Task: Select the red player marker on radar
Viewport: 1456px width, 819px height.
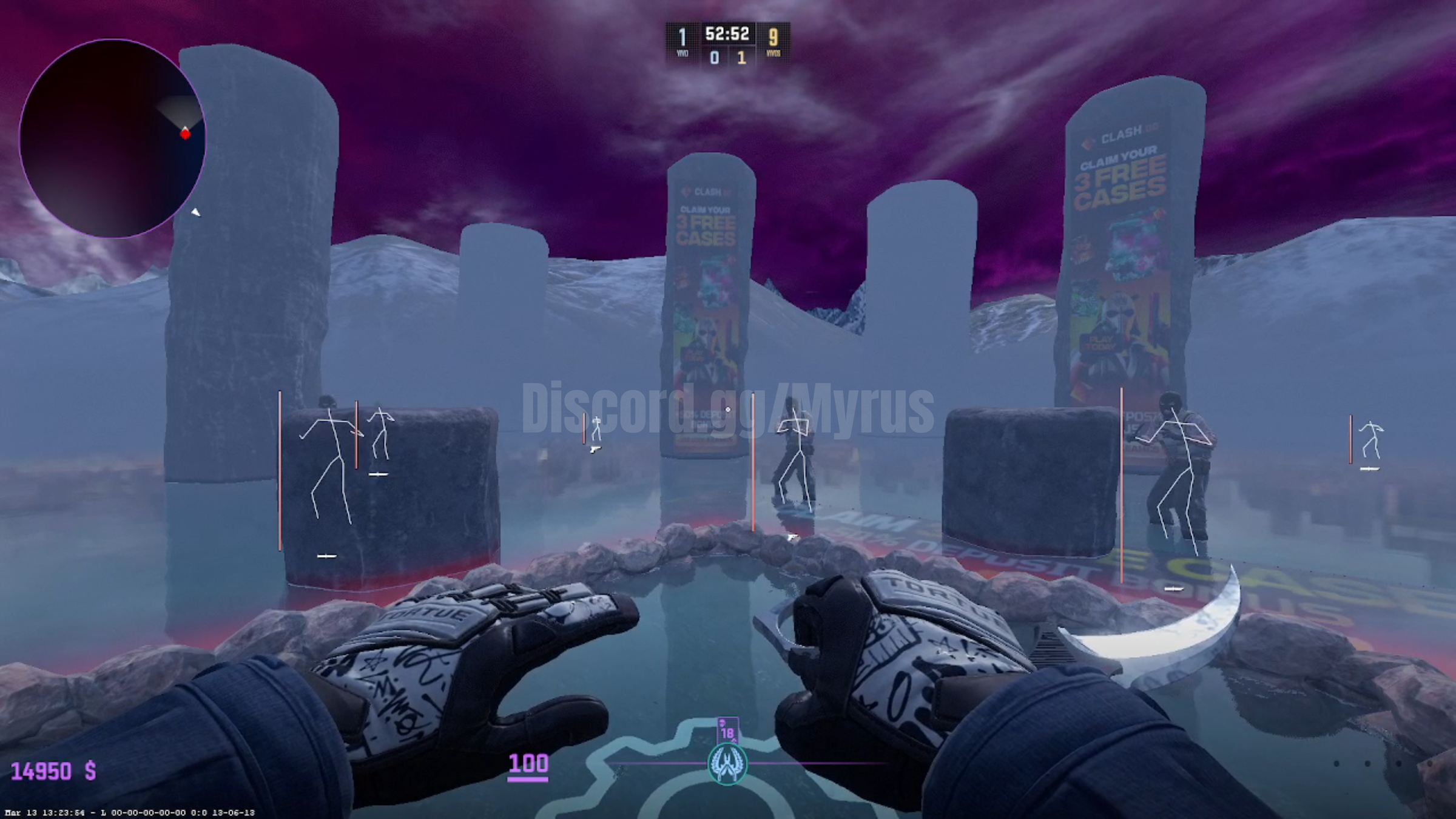Action: 185,133
